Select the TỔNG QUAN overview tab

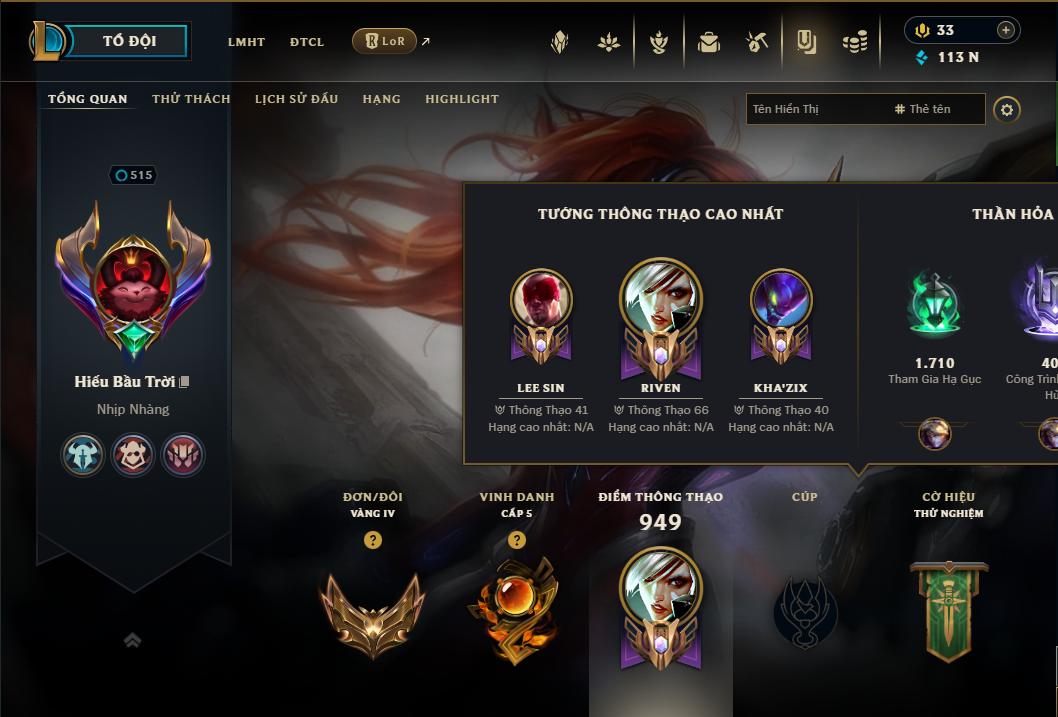point(88,99)
